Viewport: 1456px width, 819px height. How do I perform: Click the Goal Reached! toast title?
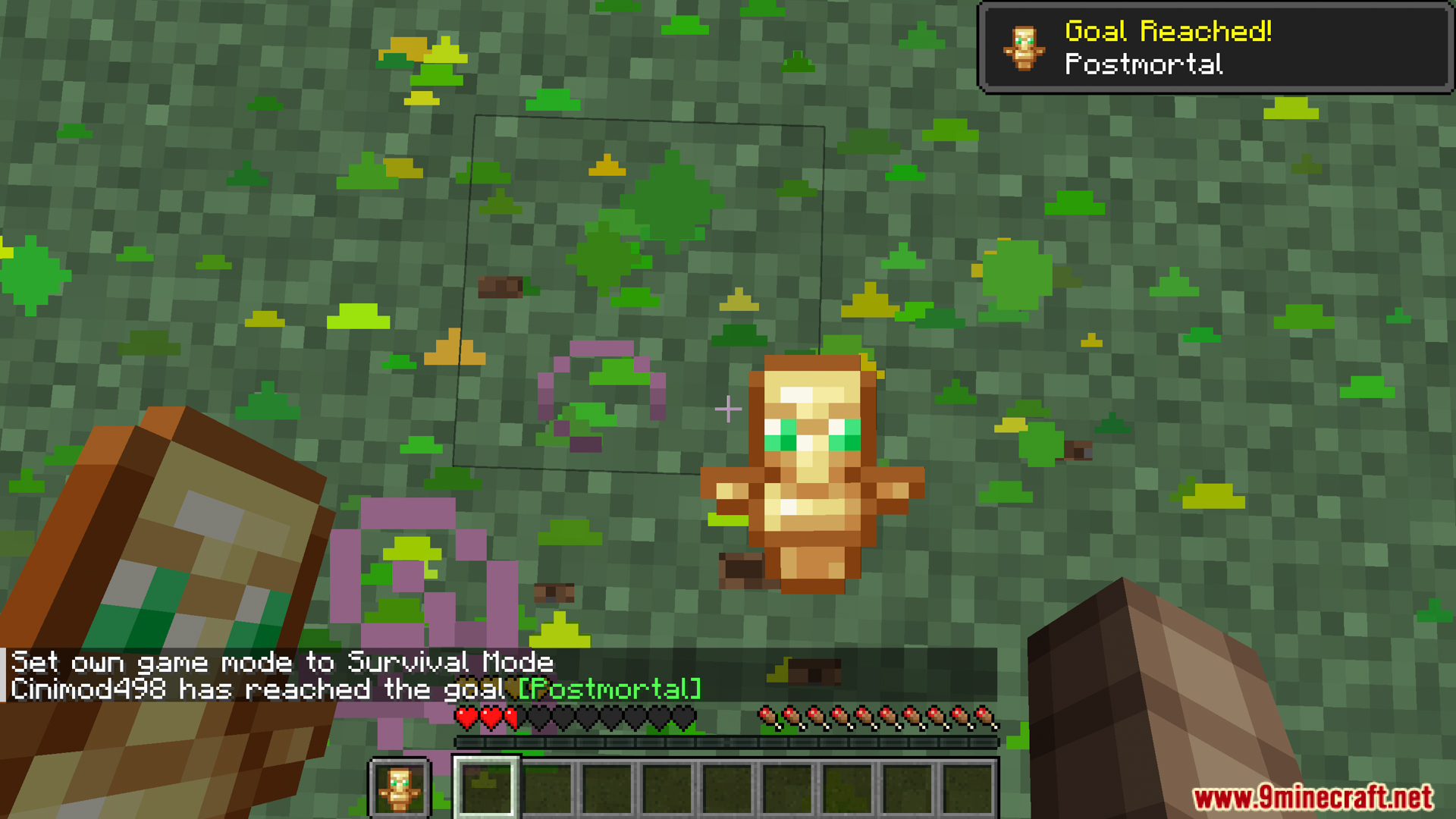click(x=1168, y=32)
